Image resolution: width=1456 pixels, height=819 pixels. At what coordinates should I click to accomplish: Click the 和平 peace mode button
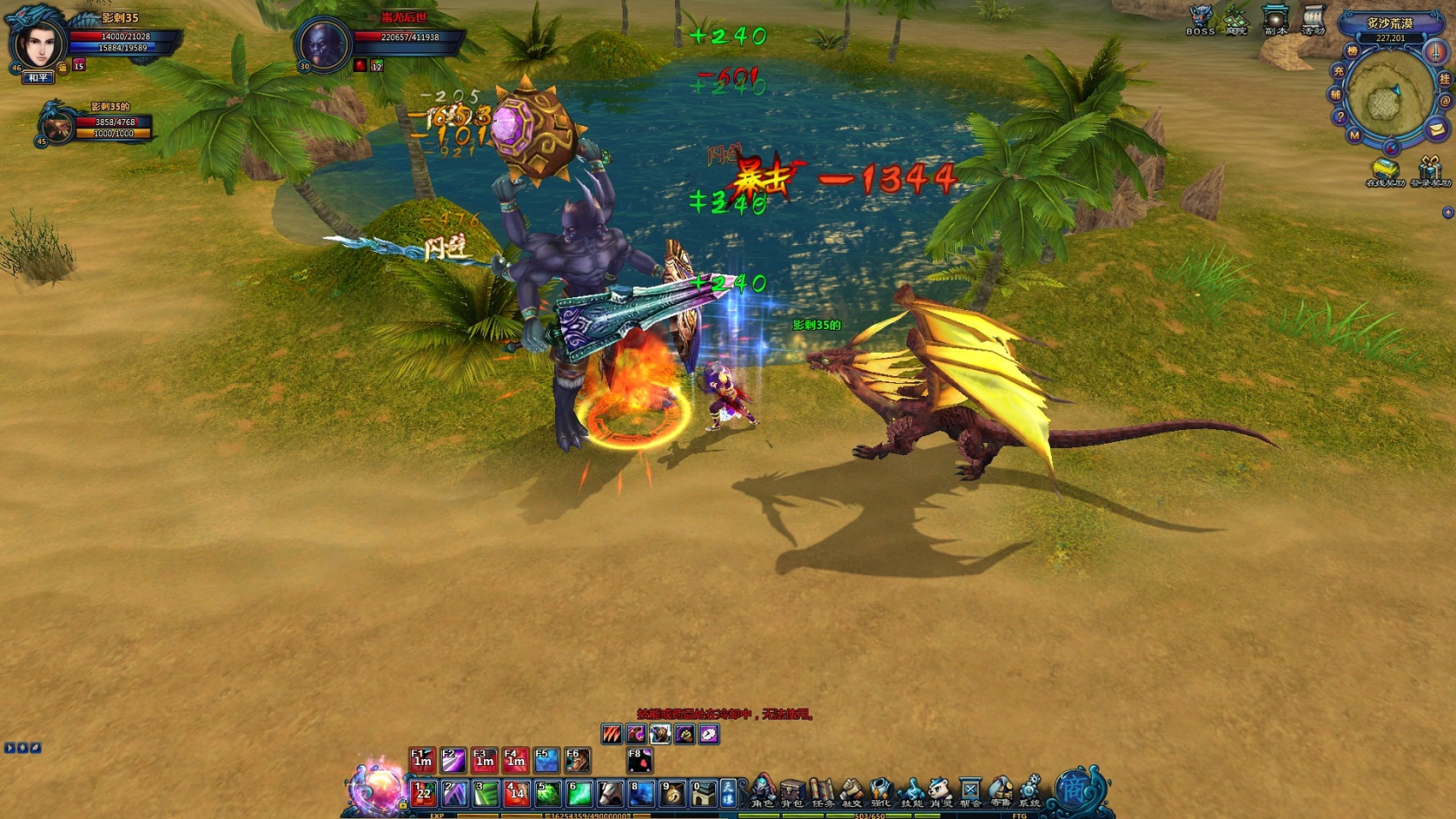coord(39,78)
